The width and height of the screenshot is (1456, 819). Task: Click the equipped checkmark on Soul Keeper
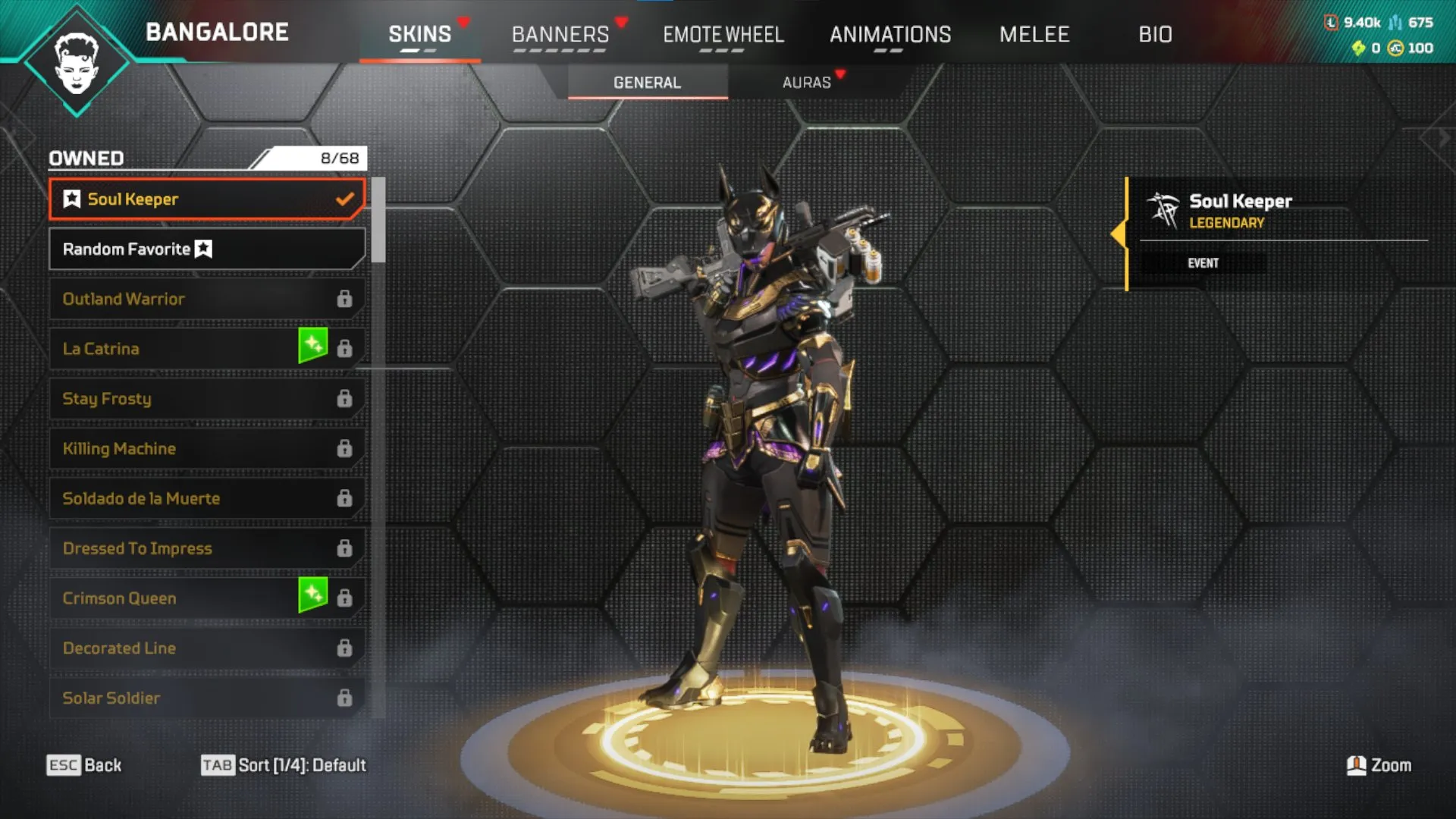click(x=347, y=199)
